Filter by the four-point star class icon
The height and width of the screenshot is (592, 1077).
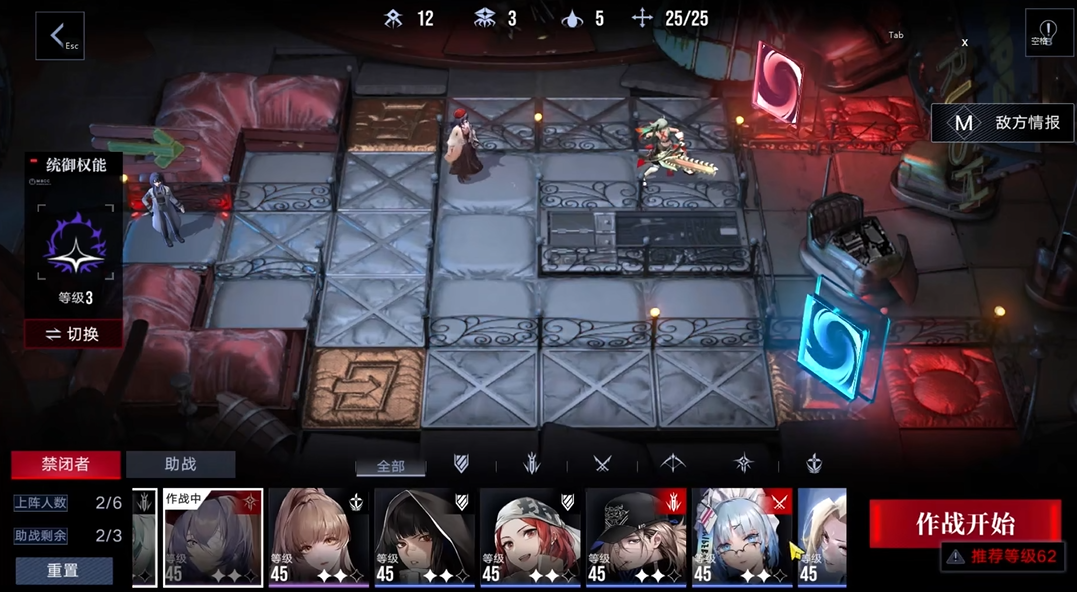743,463
